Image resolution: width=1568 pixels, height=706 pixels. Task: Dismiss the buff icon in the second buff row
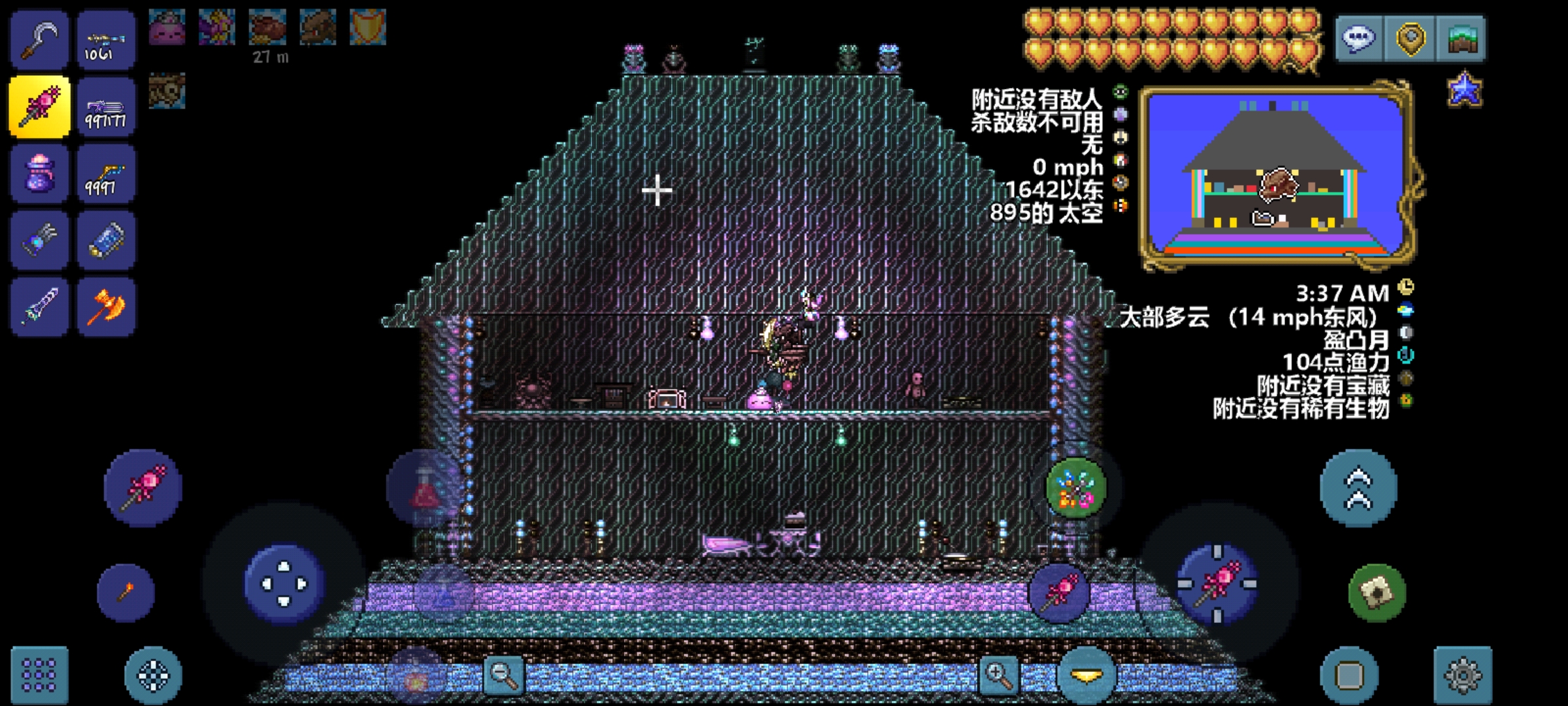[167, 91]
